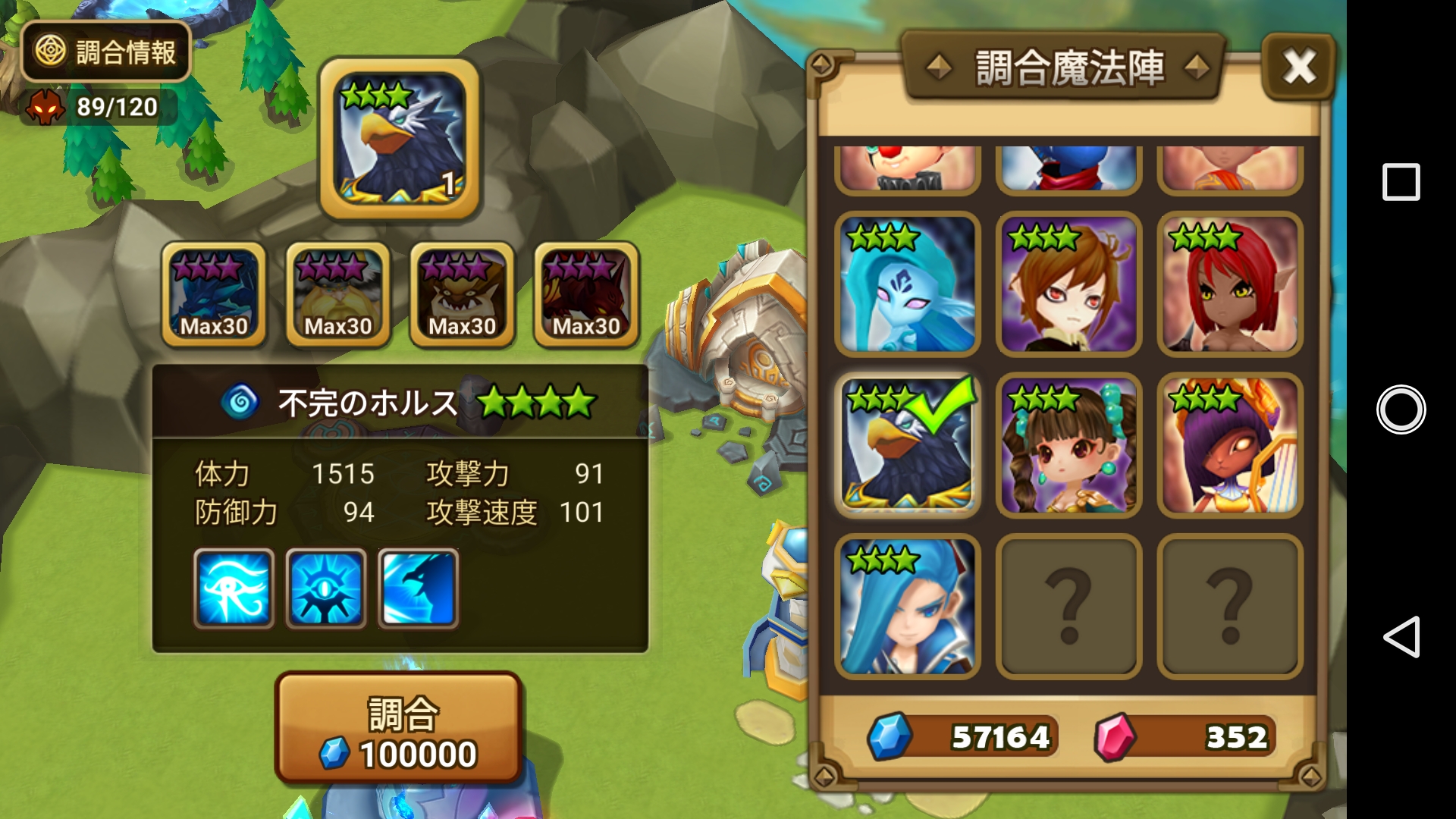View Horus's second skill eye icon
The height and width of the screenshot is (819, 1456).
(325, 590)
